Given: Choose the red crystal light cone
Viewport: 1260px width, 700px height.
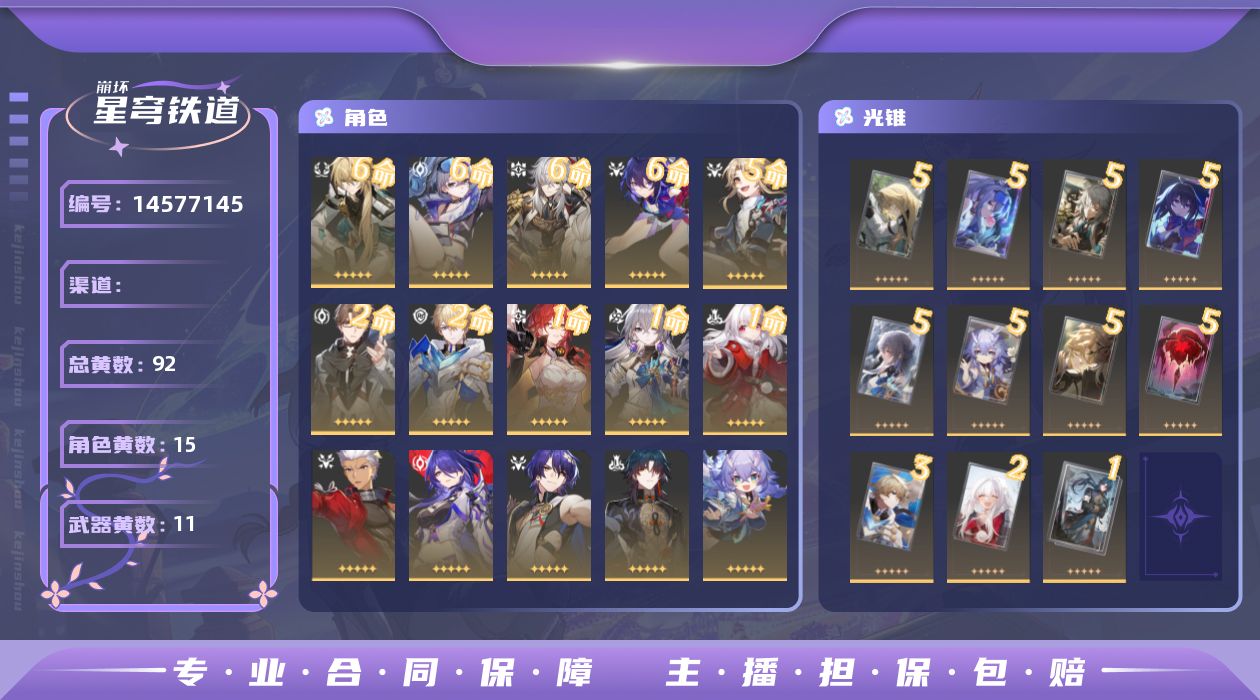Looking at the screenshot, I should coord(1180,369).
